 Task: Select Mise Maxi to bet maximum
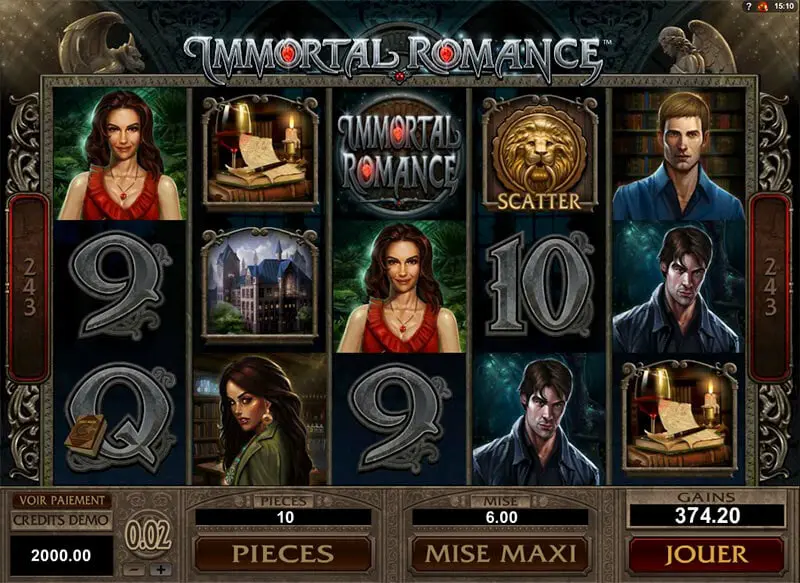(502, 553)
